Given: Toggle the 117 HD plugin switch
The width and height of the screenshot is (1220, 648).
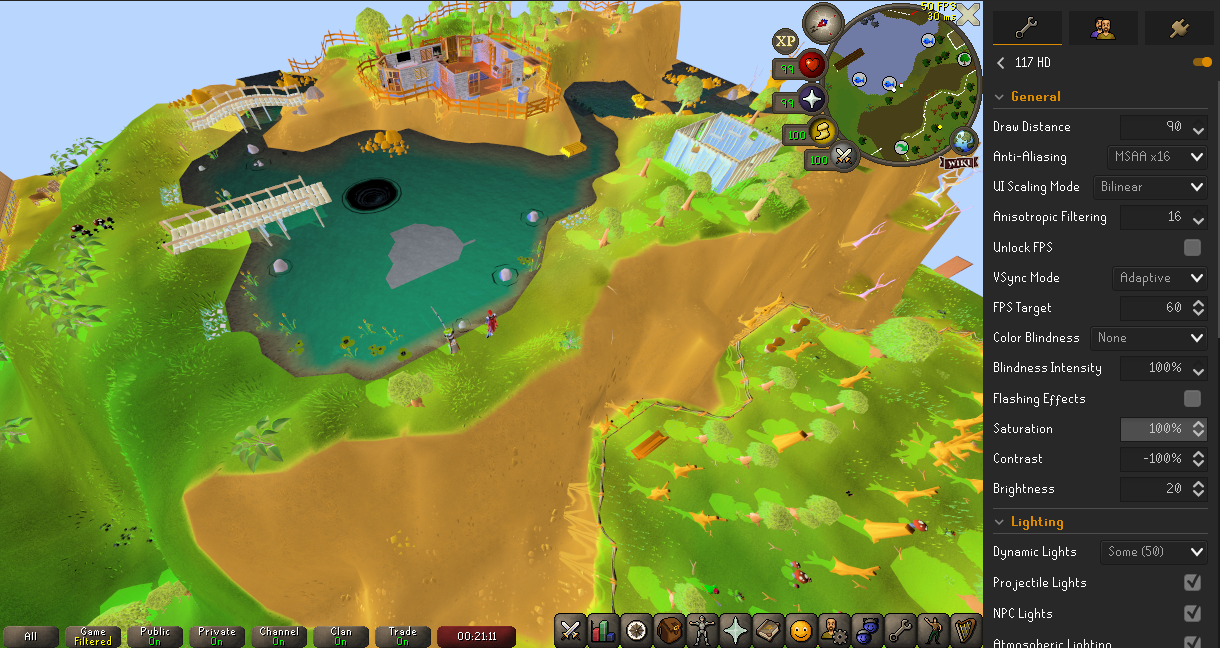Looking at the screenshot, I should point(1201,62).
